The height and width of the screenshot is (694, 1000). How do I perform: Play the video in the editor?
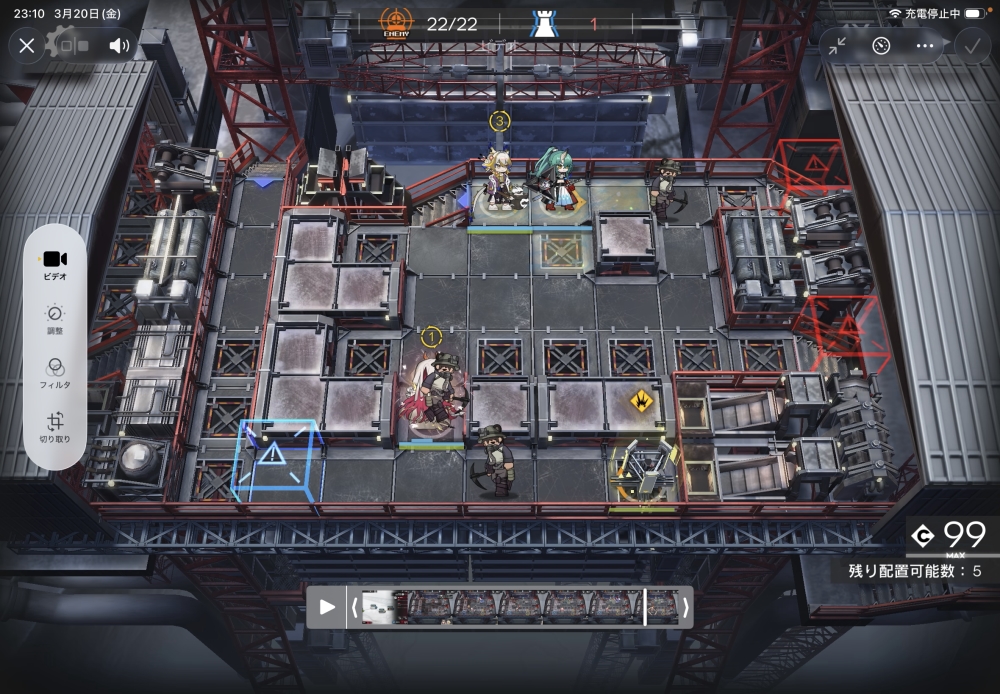click(327, 607)
